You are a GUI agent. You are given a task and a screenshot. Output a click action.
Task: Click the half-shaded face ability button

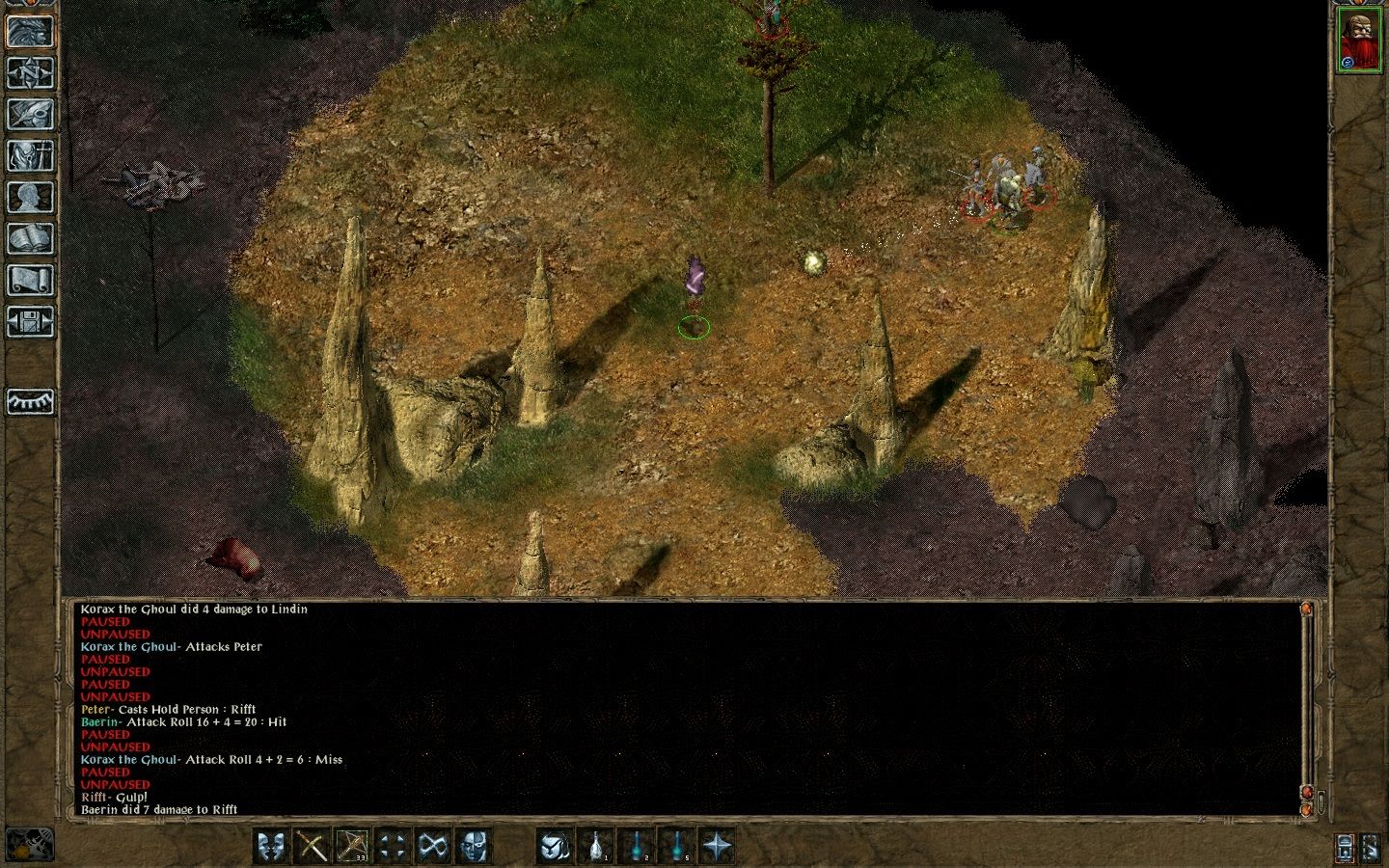click(474, 846)
